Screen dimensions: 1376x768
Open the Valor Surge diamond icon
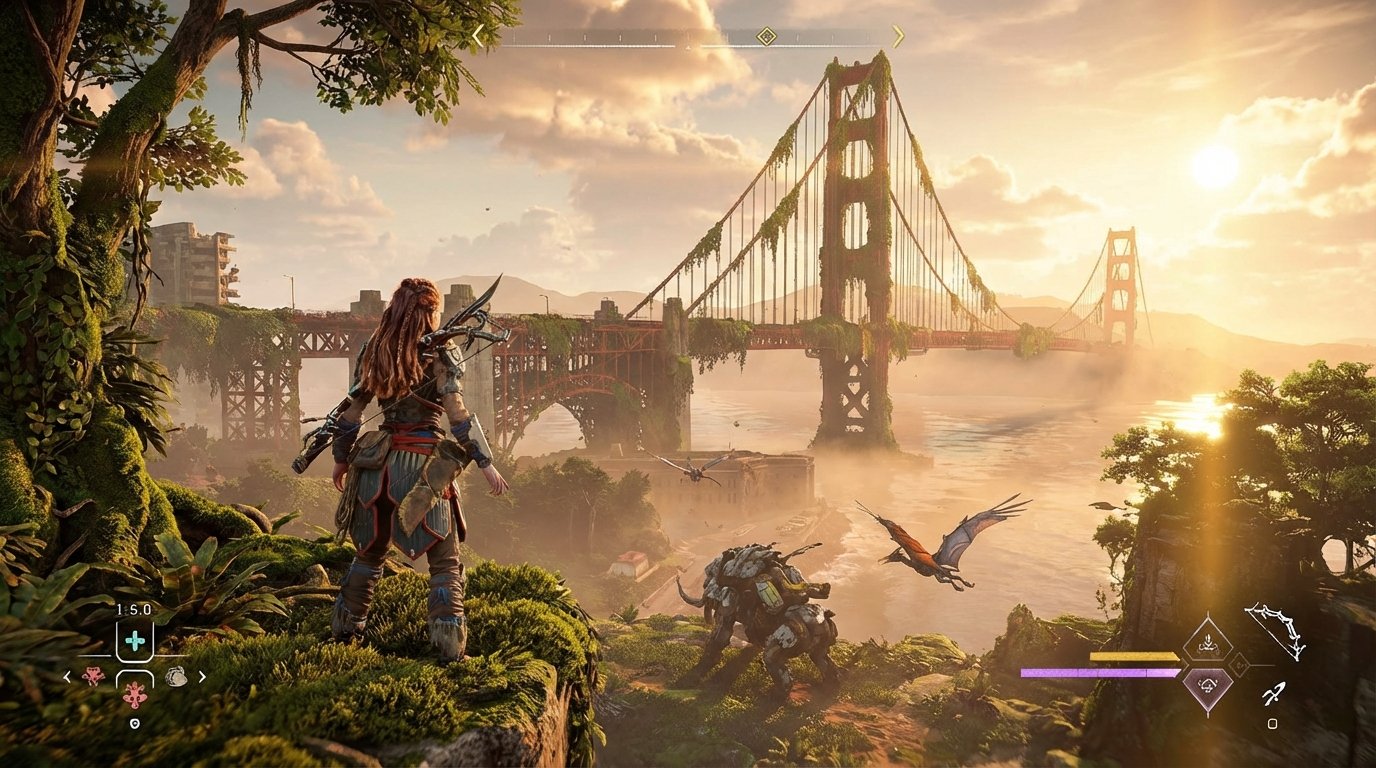tap(1208, 686)
